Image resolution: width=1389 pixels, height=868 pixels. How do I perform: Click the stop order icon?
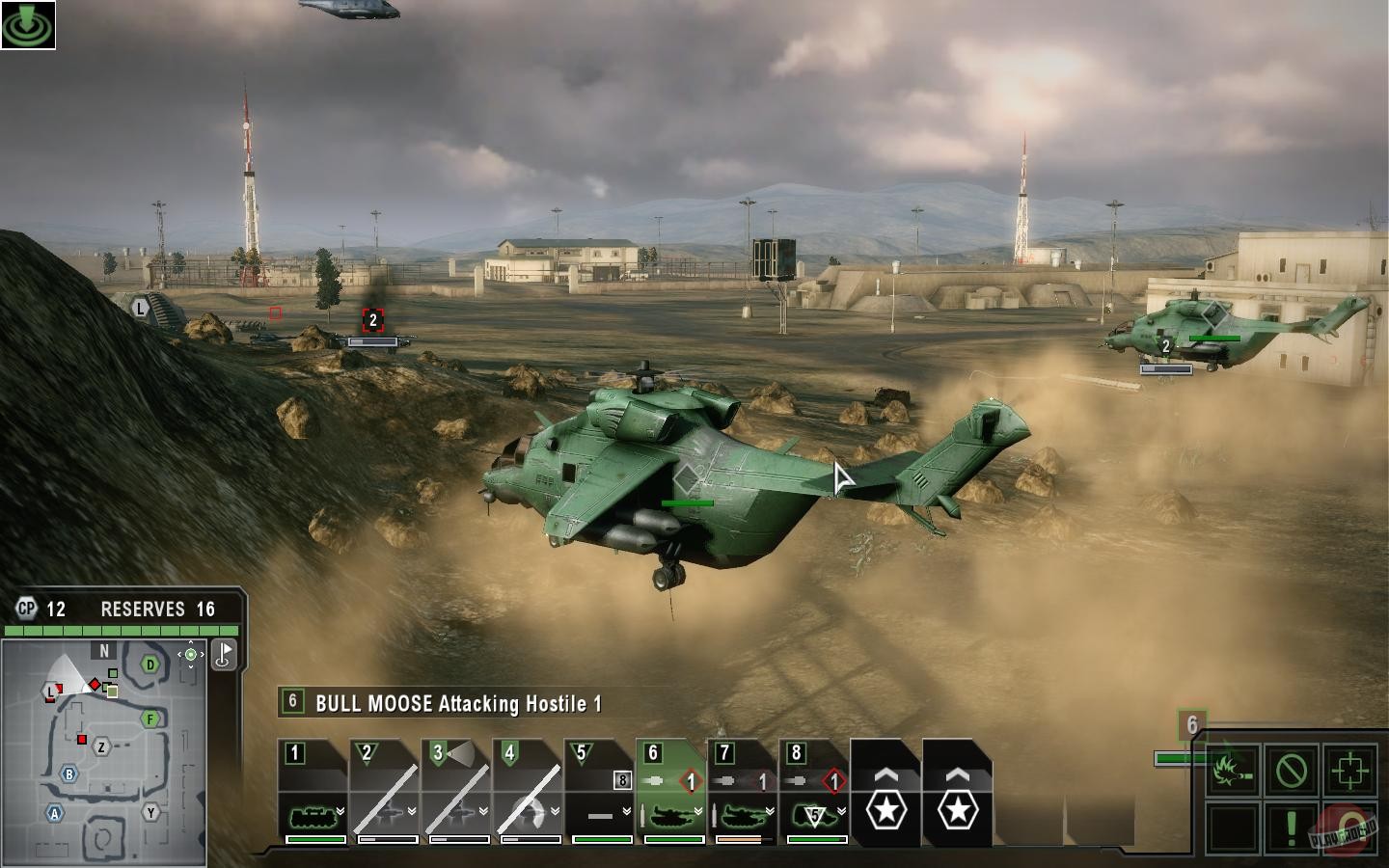(1290, 769)
